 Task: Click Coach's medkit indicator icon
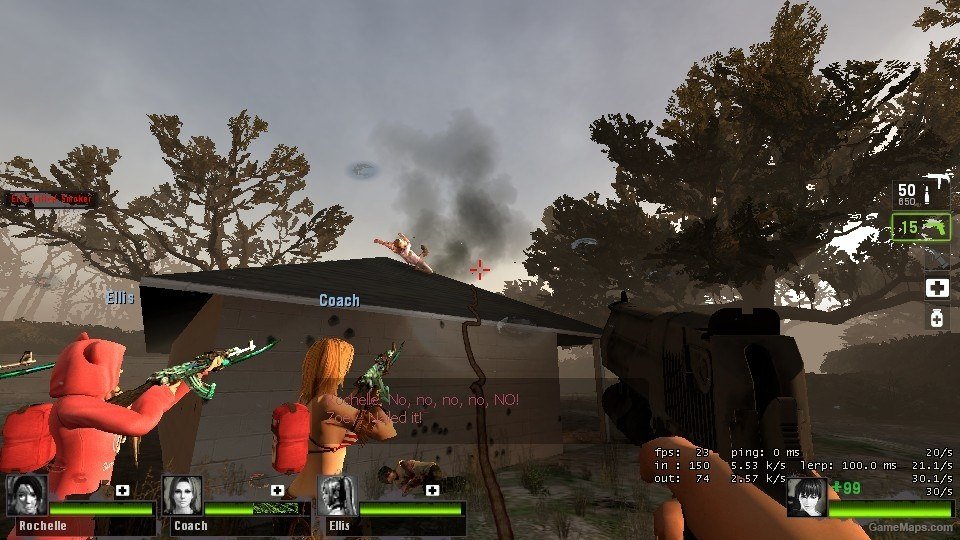pos(277,490)
